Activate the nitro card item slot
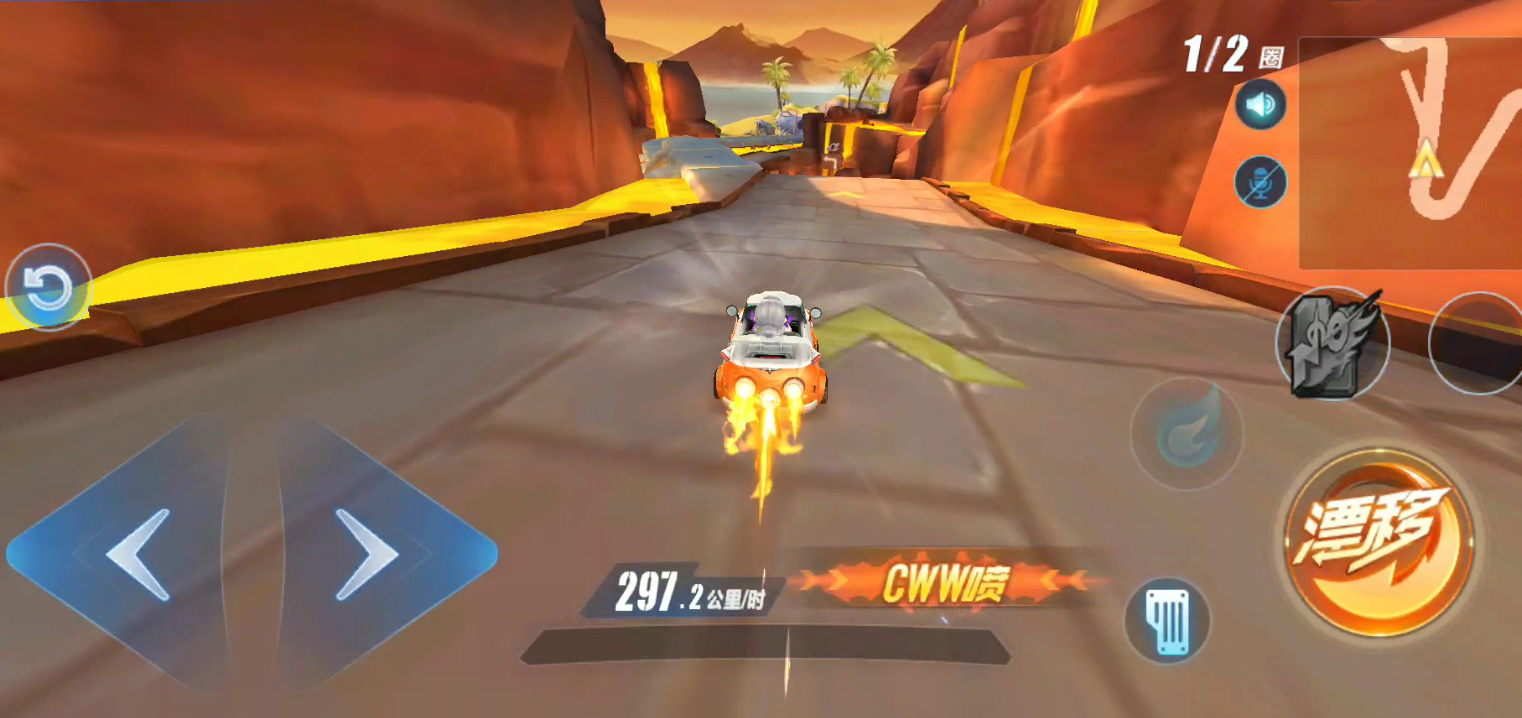Viewport: 1522px width, 718px height. tap(1332, 344)
